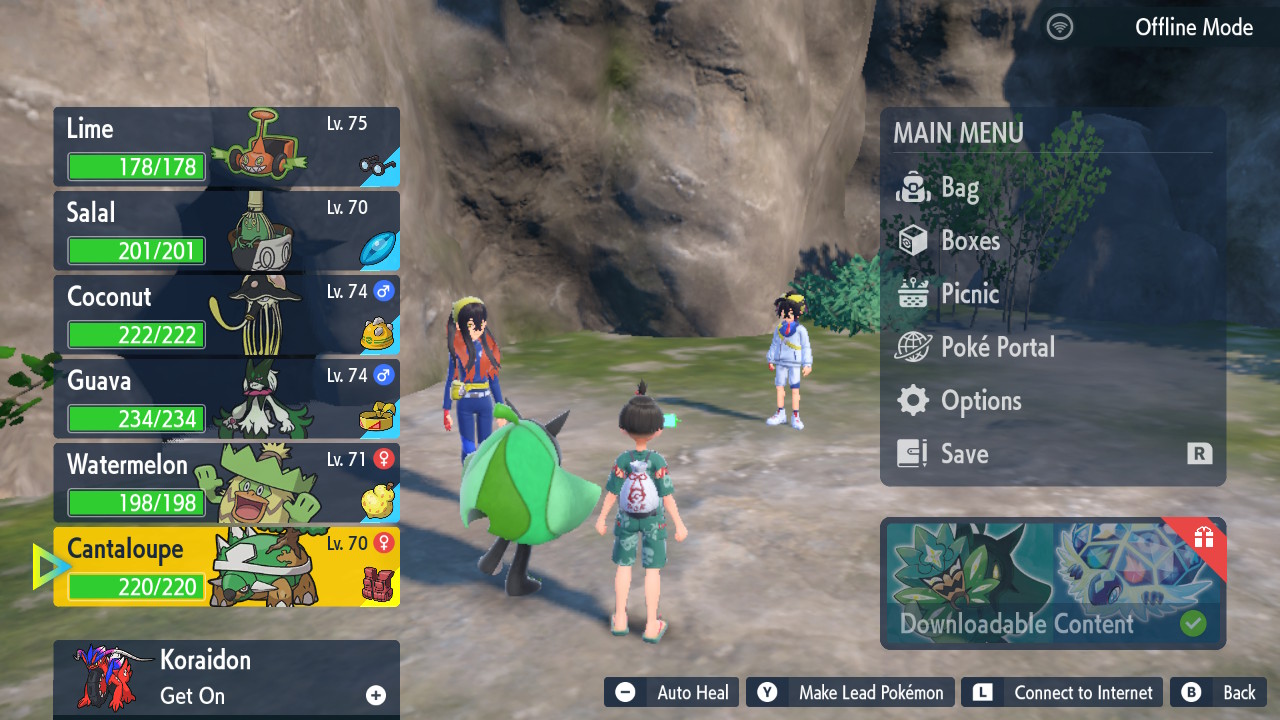The width and height of the screenshot is (1280, 720).
Task: Open the Options menu
Action: click(980, 401)
